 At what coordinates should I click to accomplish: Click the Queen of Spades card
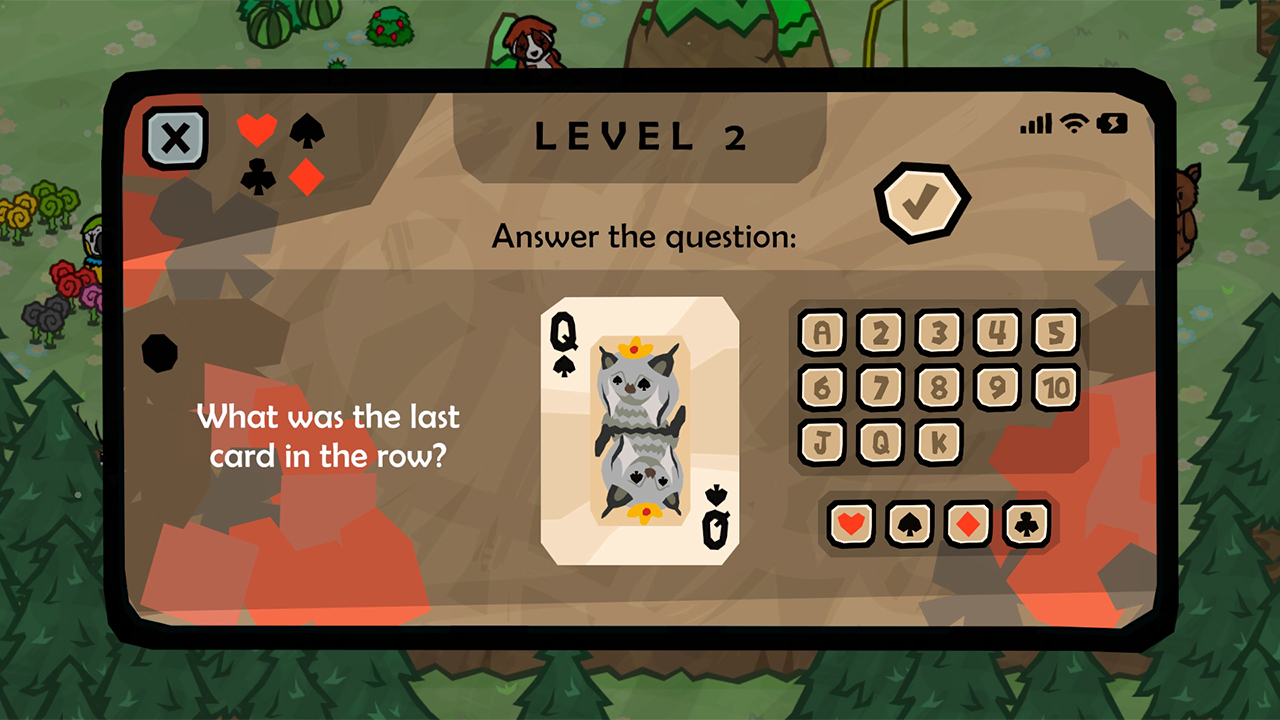click(x=639, y=430)
